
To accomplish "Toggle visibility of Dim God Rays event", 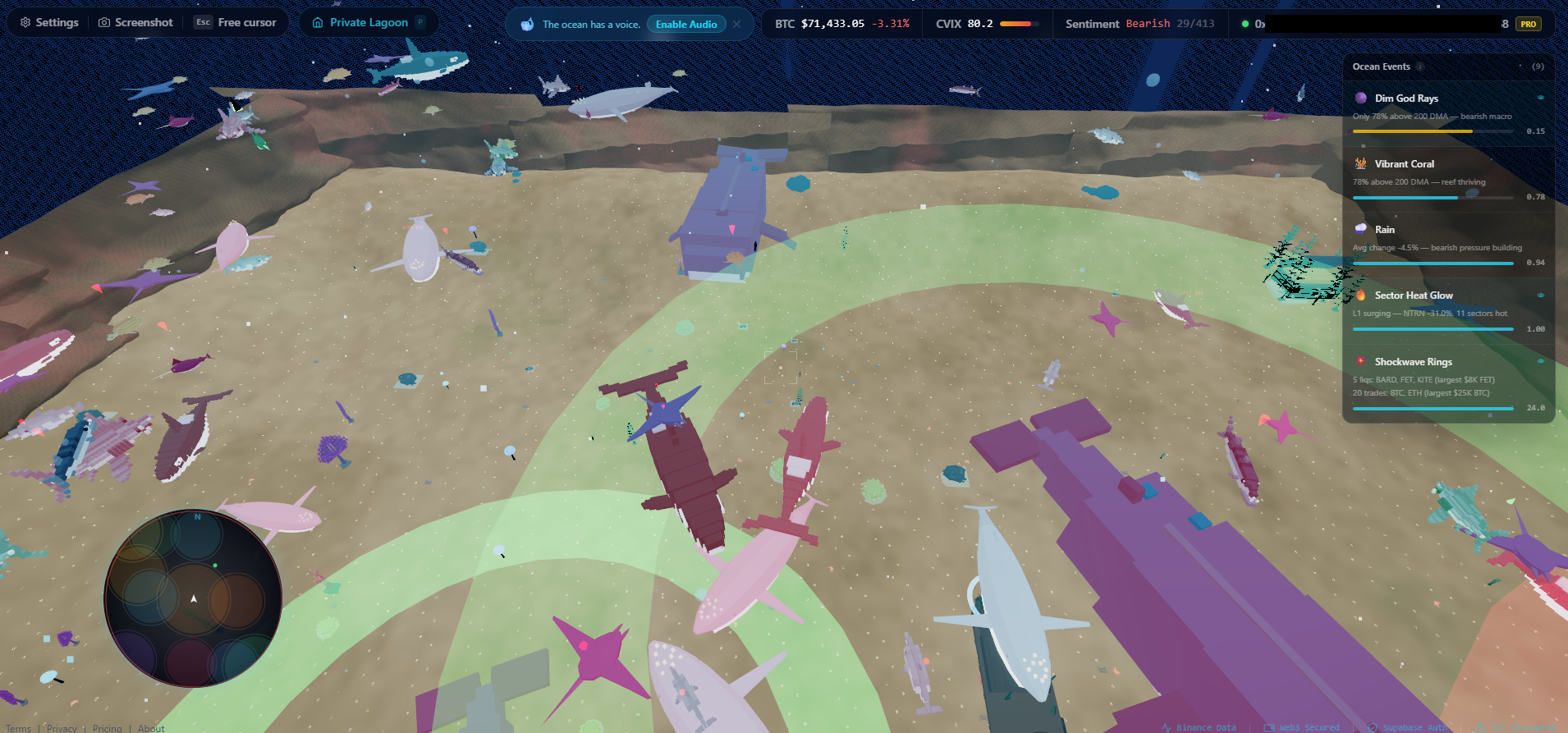I will point(1540,98).
